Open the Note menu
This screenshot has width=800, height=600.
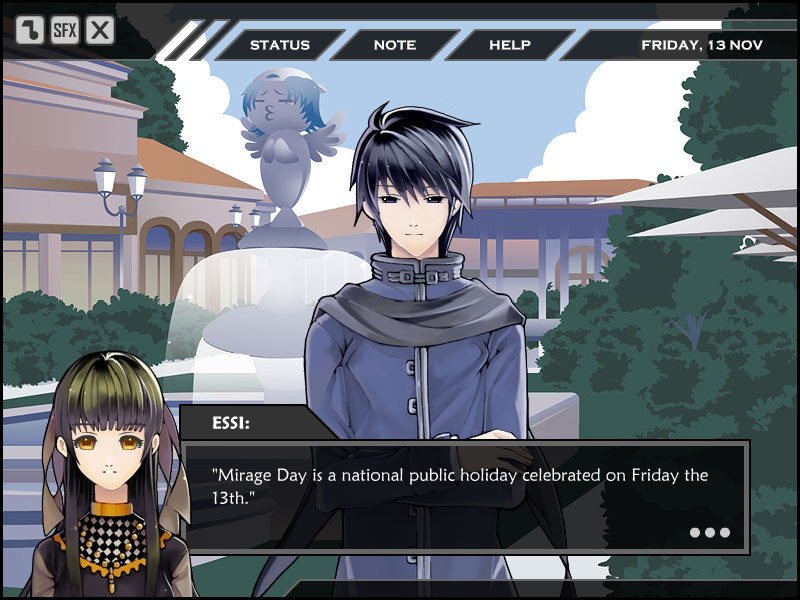[x=394, y=45]
